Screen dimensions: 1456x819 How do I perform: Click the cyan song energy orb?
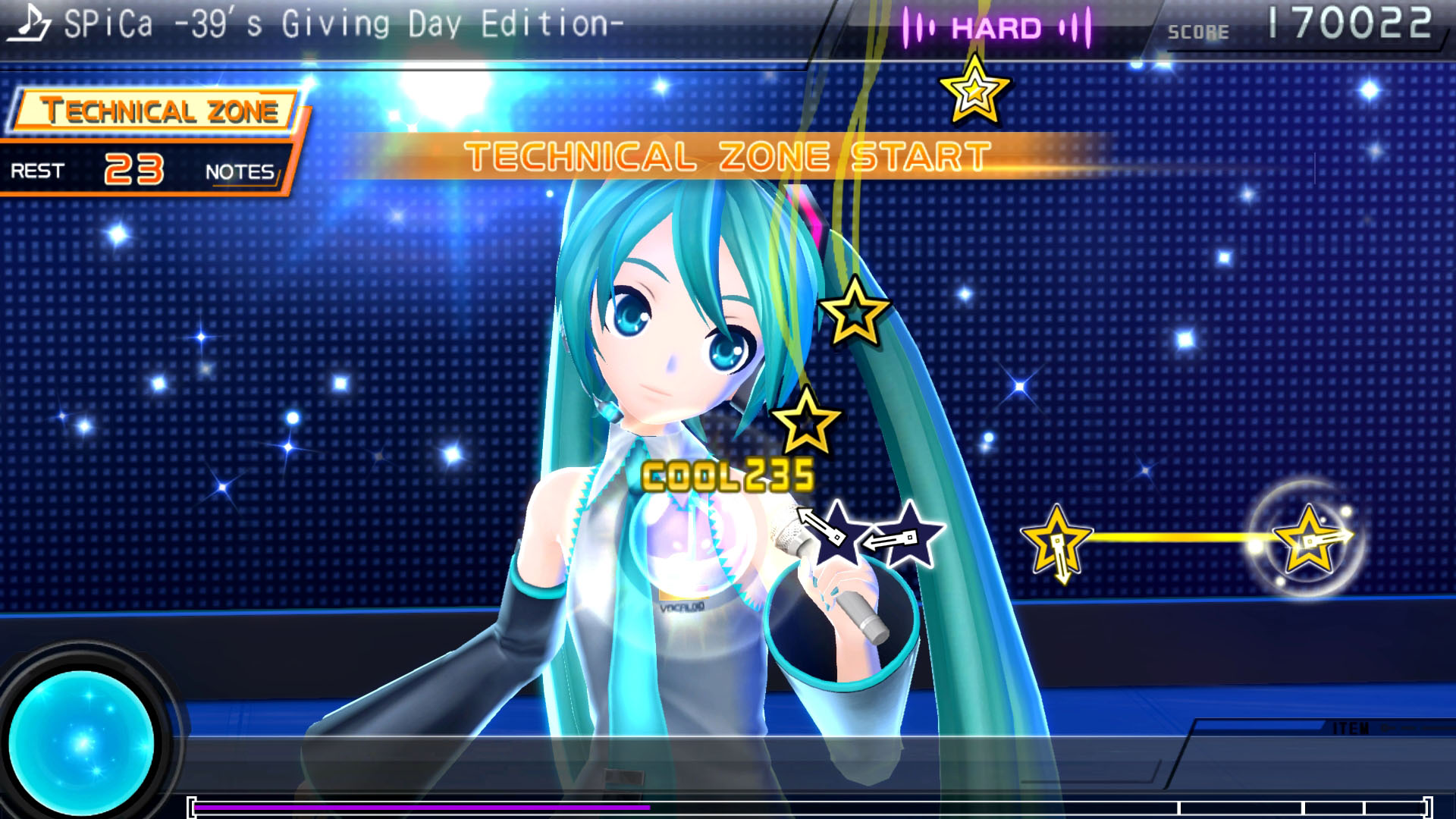tap(82, 742)
